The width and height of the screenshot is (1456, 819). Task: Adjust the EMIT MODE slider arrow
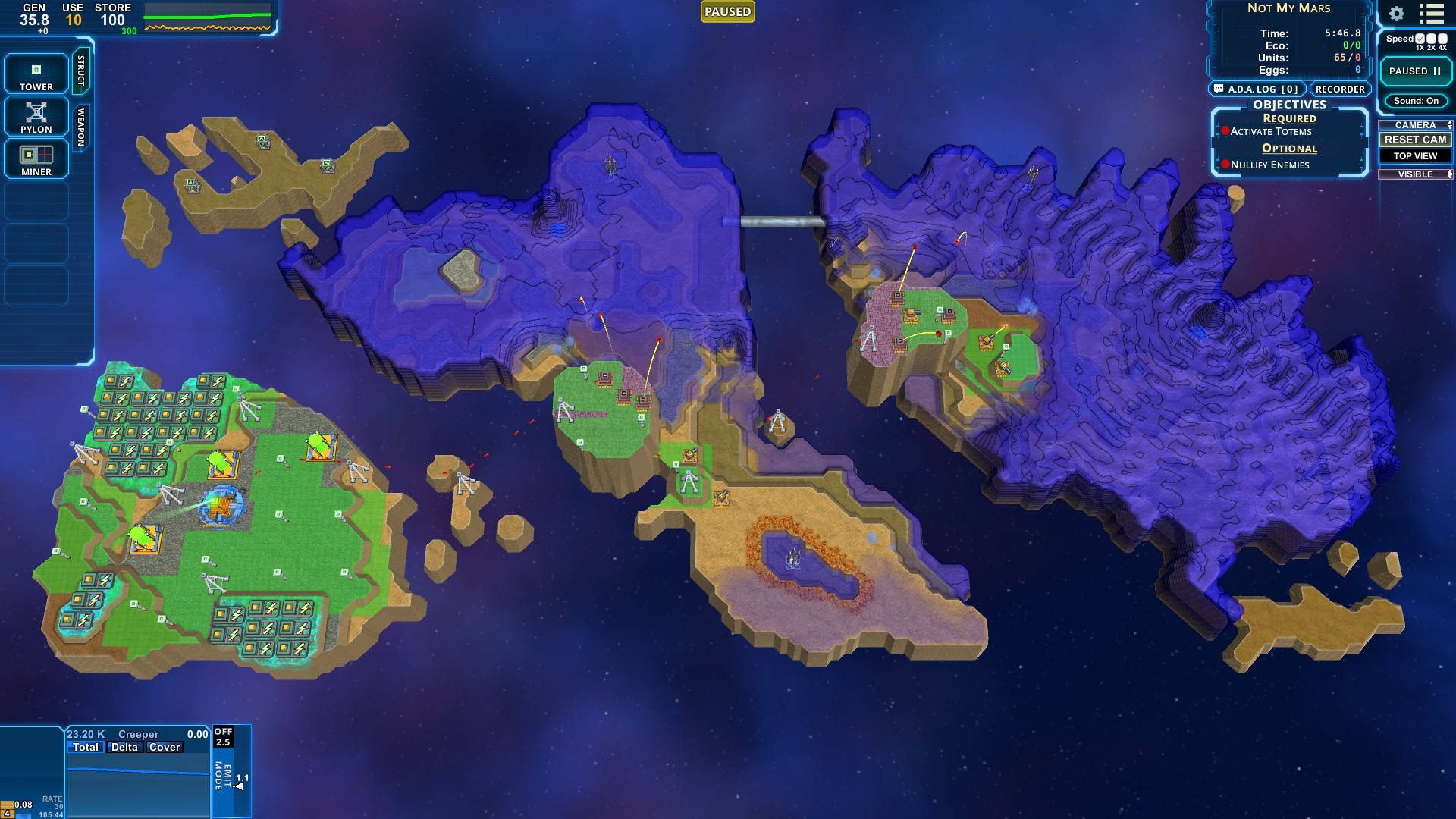pyautogui.click(x=239, y=786)
